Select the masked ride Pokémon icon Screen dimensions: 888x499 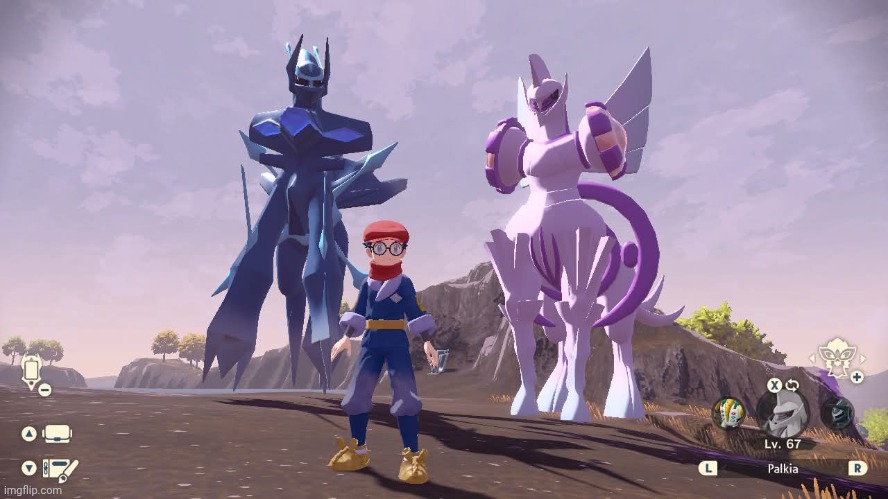click(834, 355)
